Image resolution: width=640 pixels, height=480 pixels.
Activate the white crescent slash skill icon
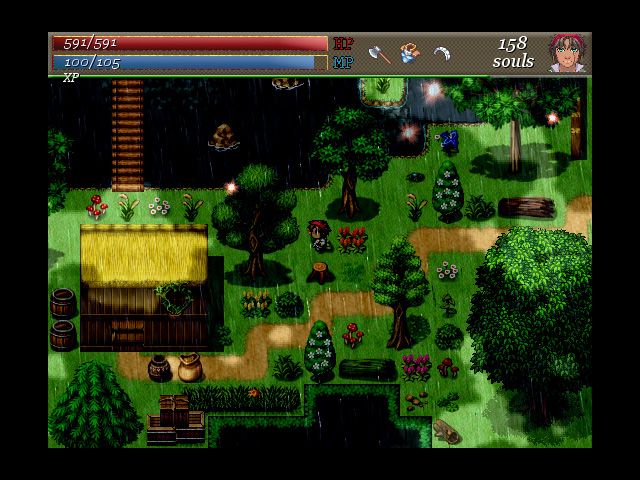pyautogui.click(x=442, y=53)
